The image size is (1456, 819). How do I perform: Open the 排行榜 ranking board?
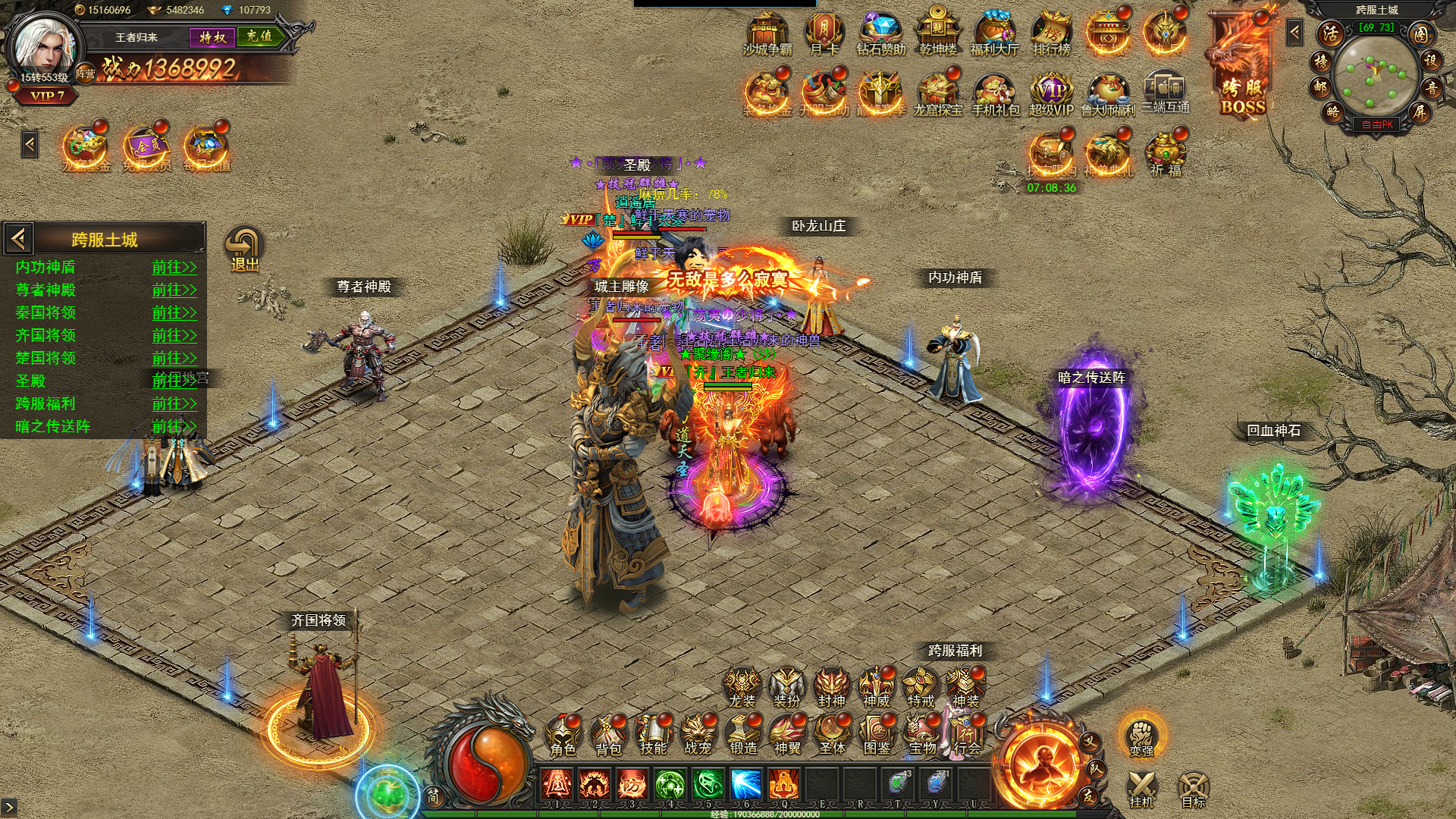[x=1051, y=35]
